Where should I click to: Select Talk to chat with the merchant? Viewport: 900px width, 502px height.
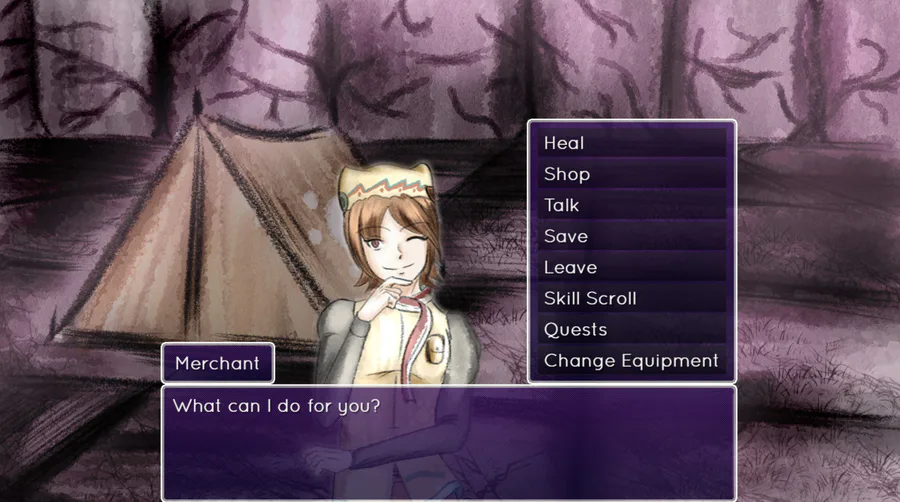[631, 205]
